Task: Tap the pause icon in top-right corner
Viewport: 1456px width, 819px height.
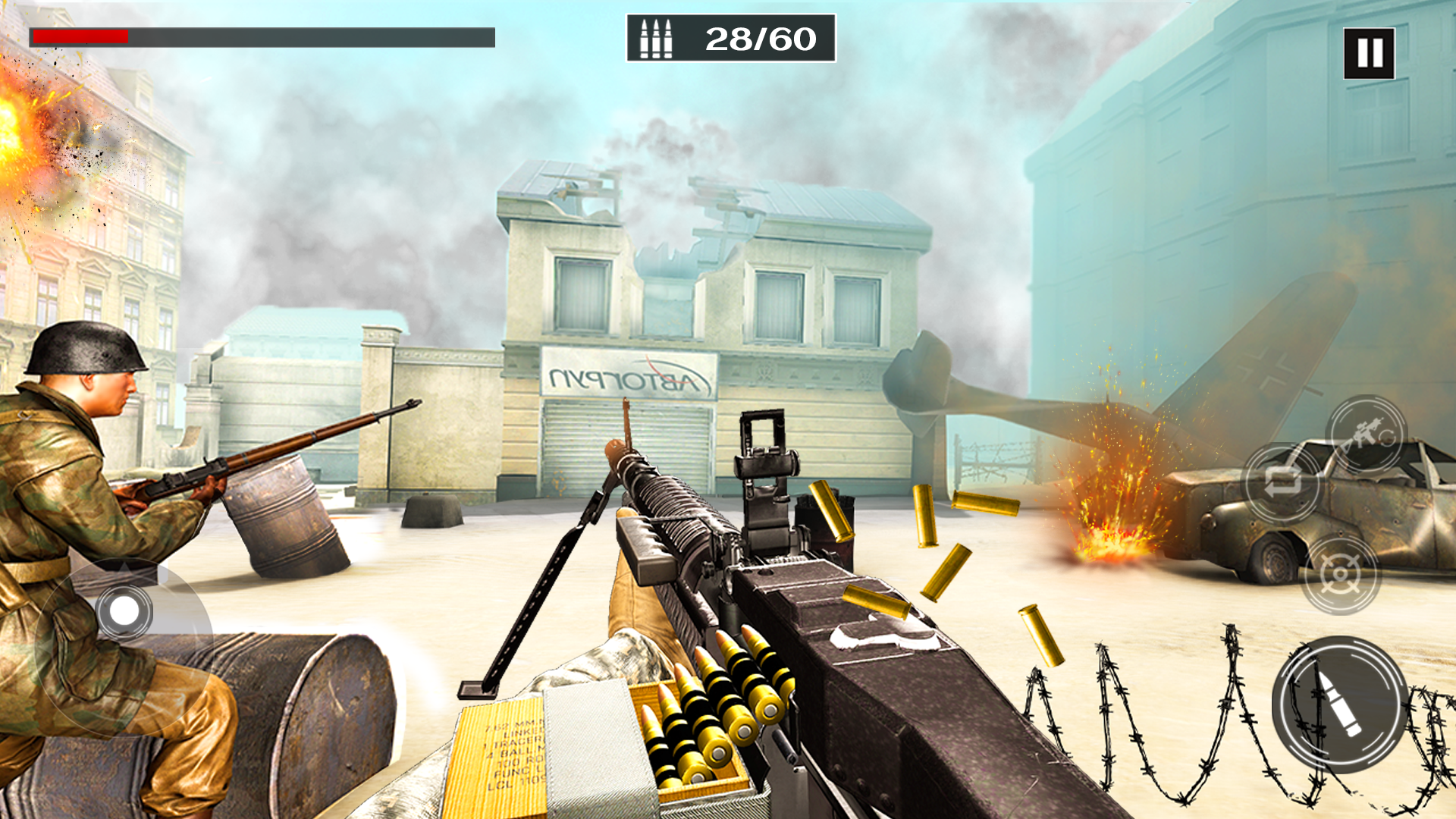Action: tap(1367, 52)
